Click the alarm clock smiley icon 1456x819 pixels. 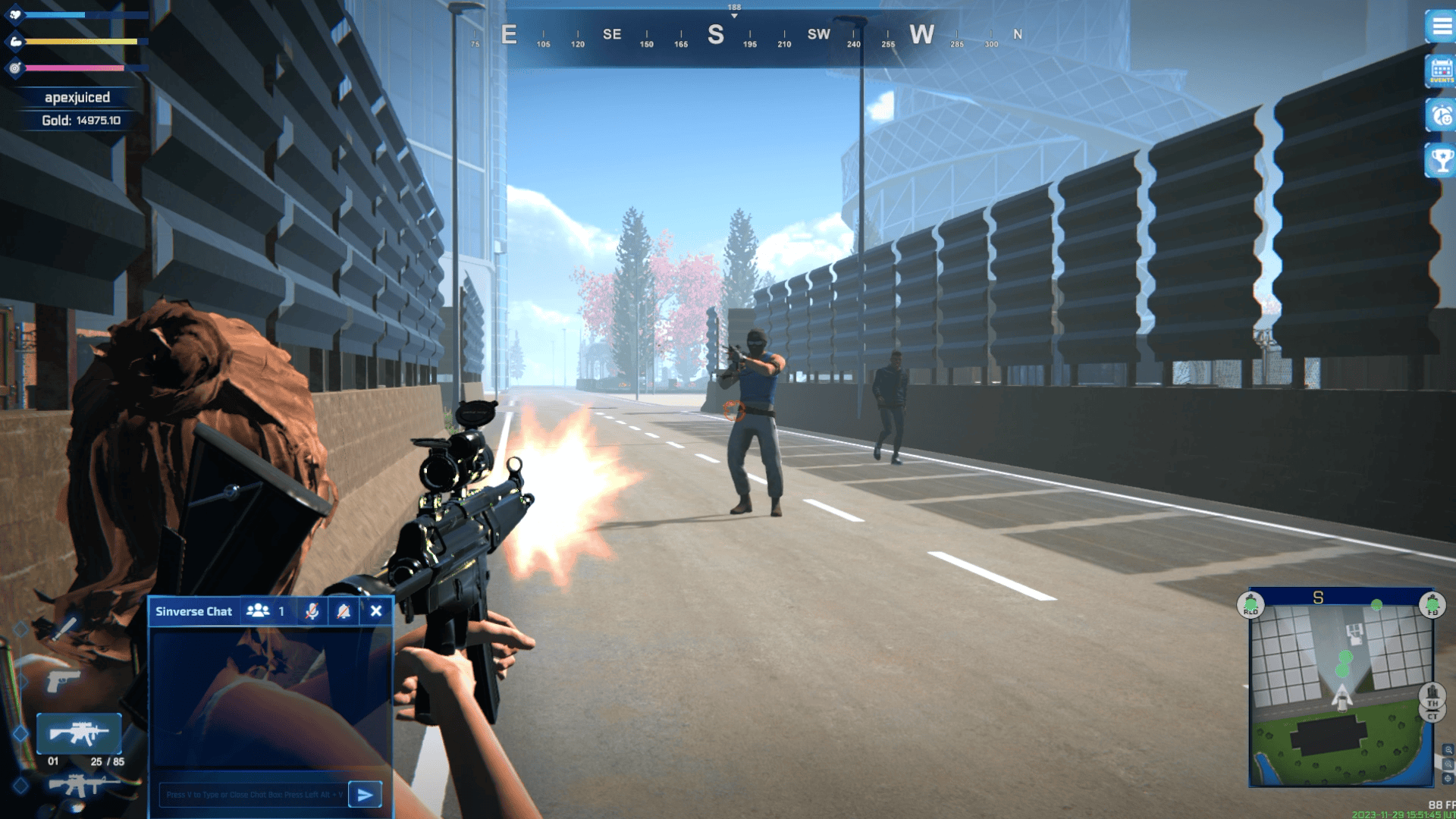click(1441, 116)
